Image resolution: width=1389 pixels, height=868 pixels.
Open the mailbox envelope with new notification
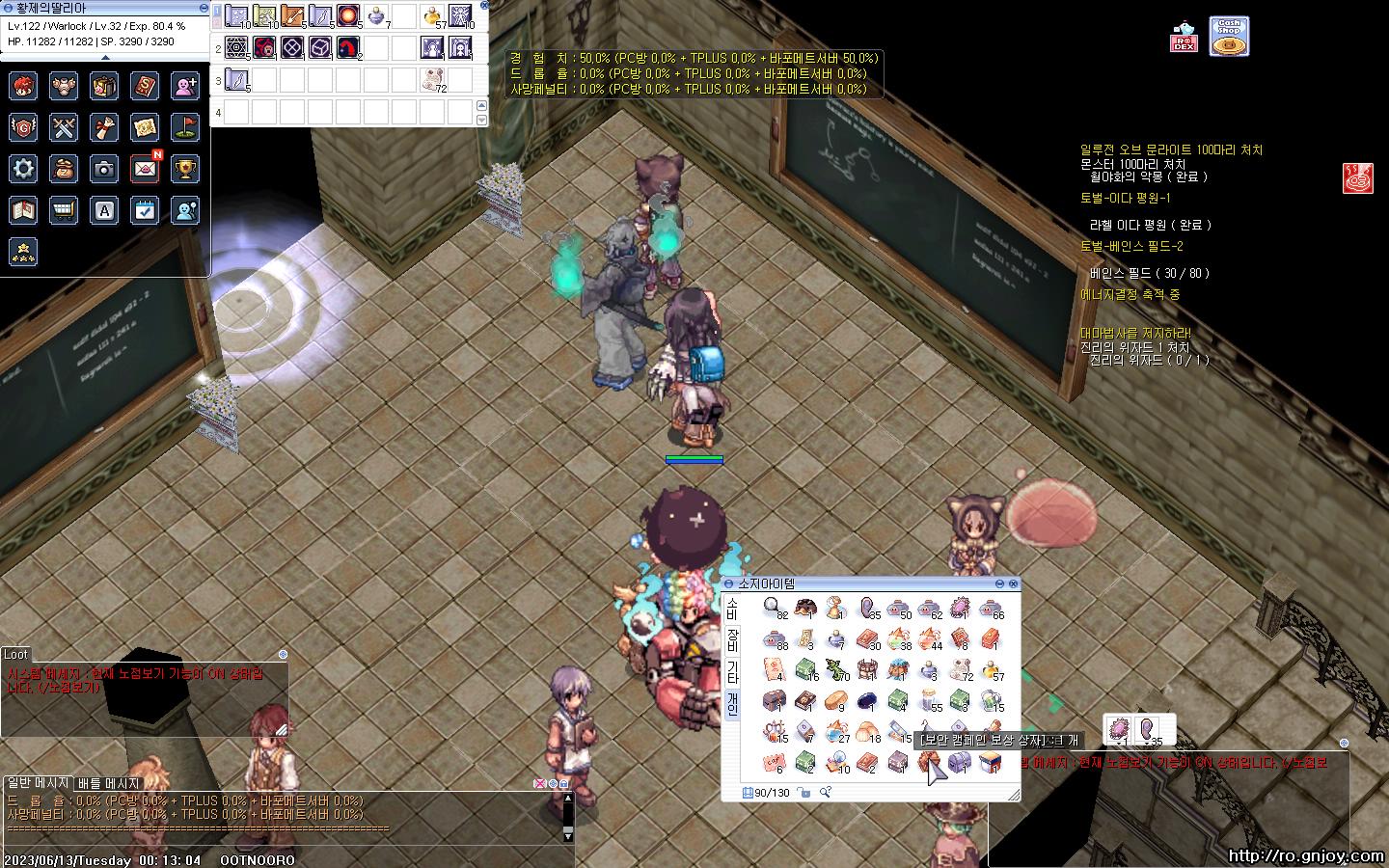click(145, 169)
